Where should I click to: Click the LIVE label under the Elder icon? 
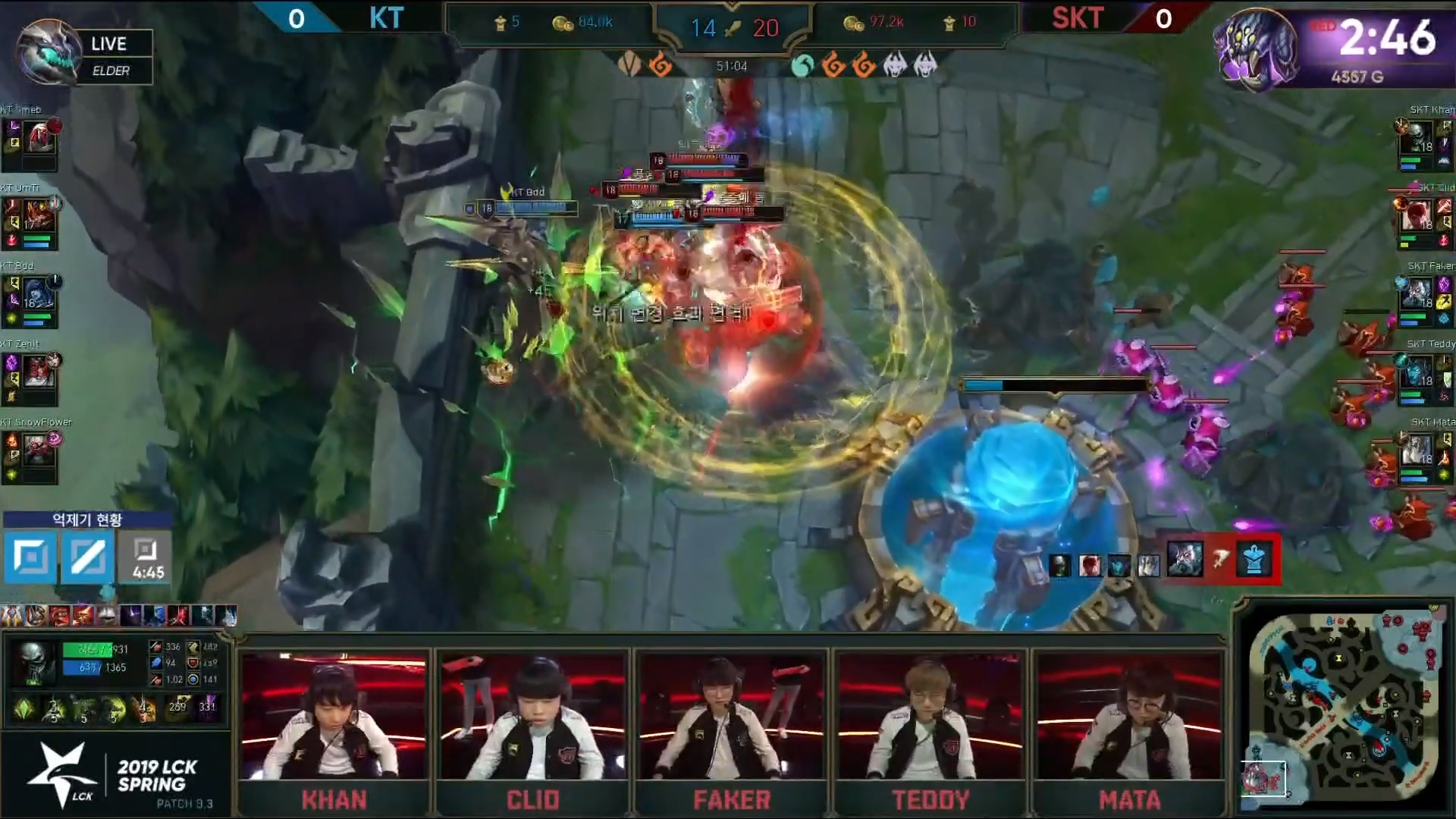coord(111,43)
